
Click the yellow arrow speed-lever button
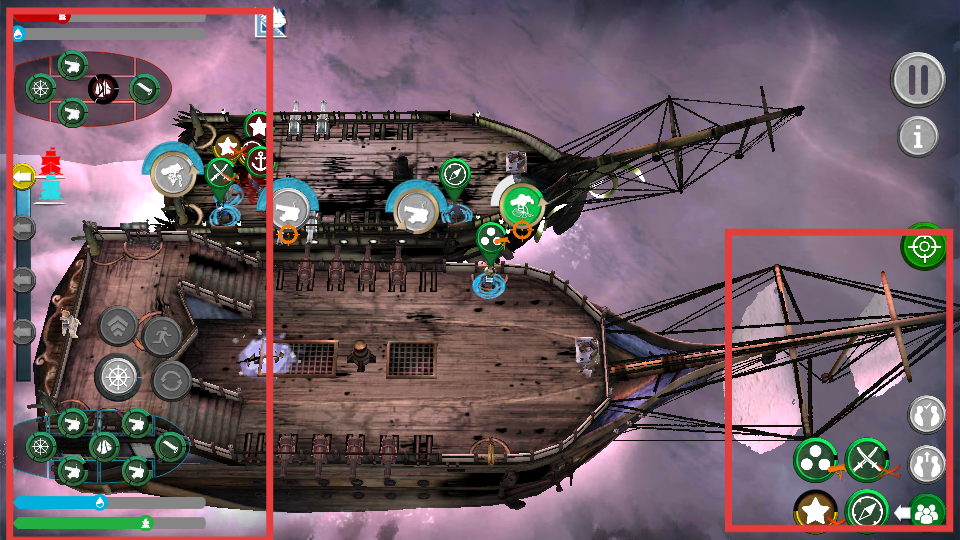(23, 177)
